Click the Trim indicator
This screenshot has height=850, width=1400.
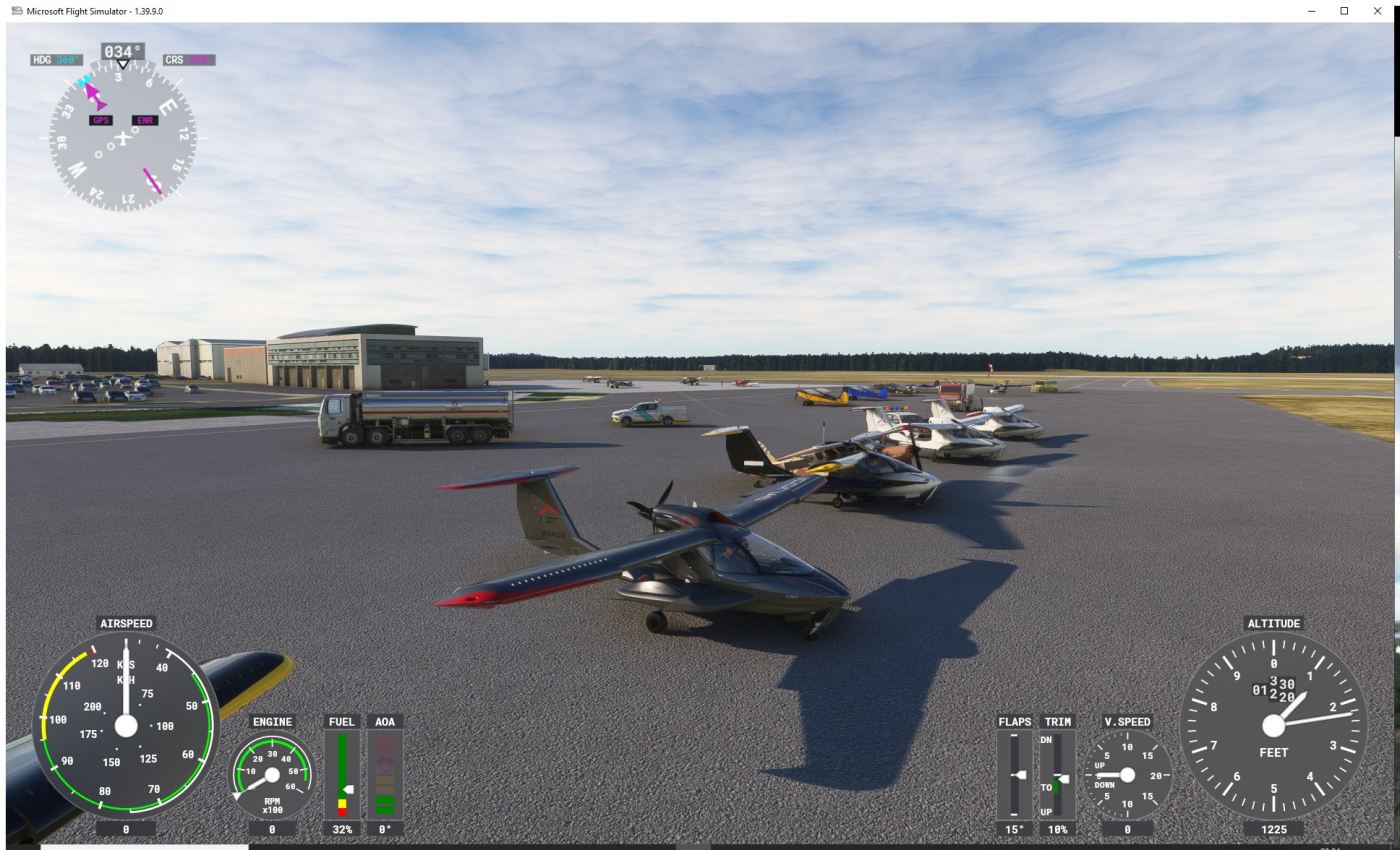pos(1057,775)
